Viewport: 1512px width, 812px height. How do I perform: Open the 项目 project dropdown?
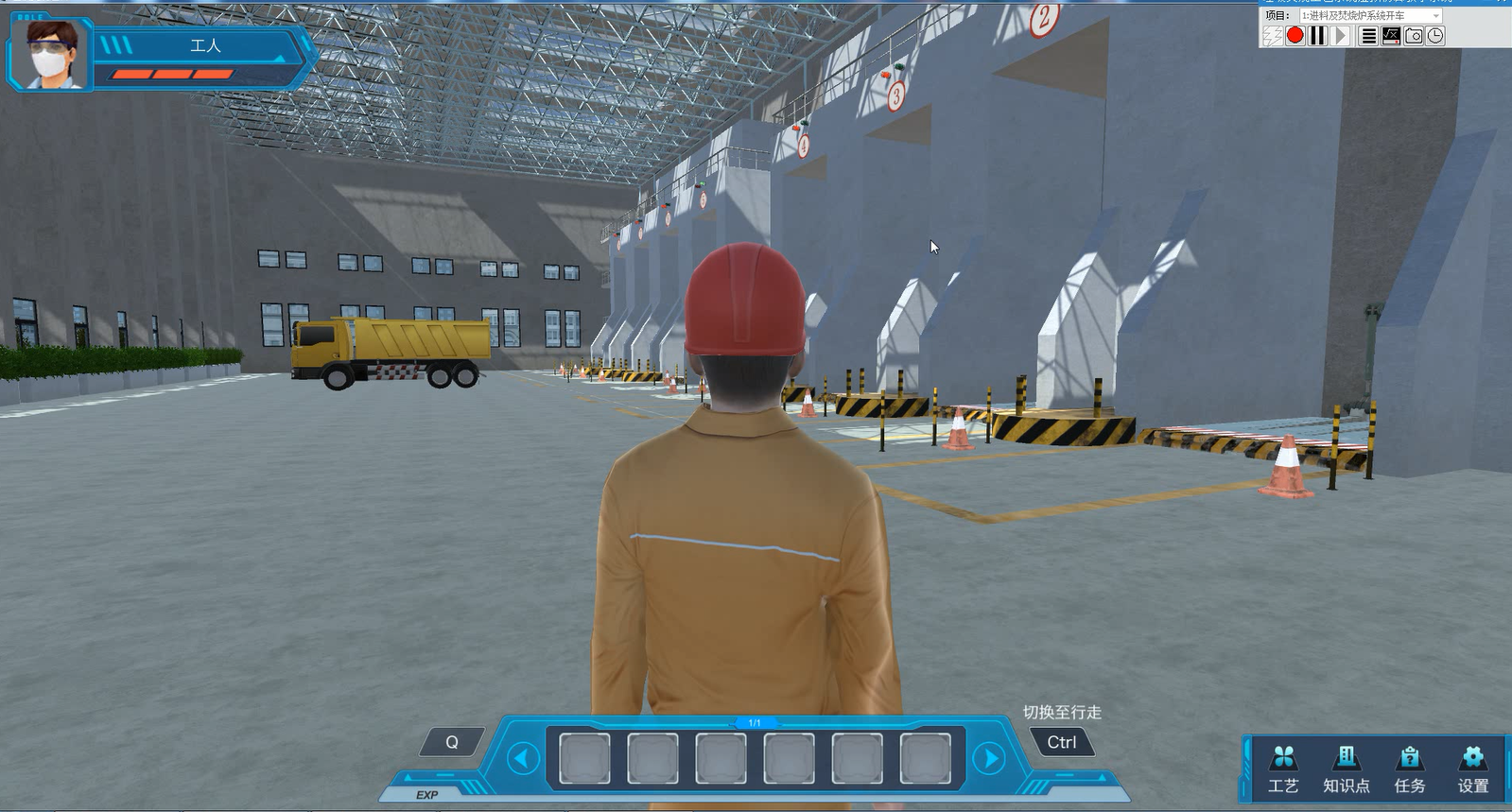tap(1370, 16)
